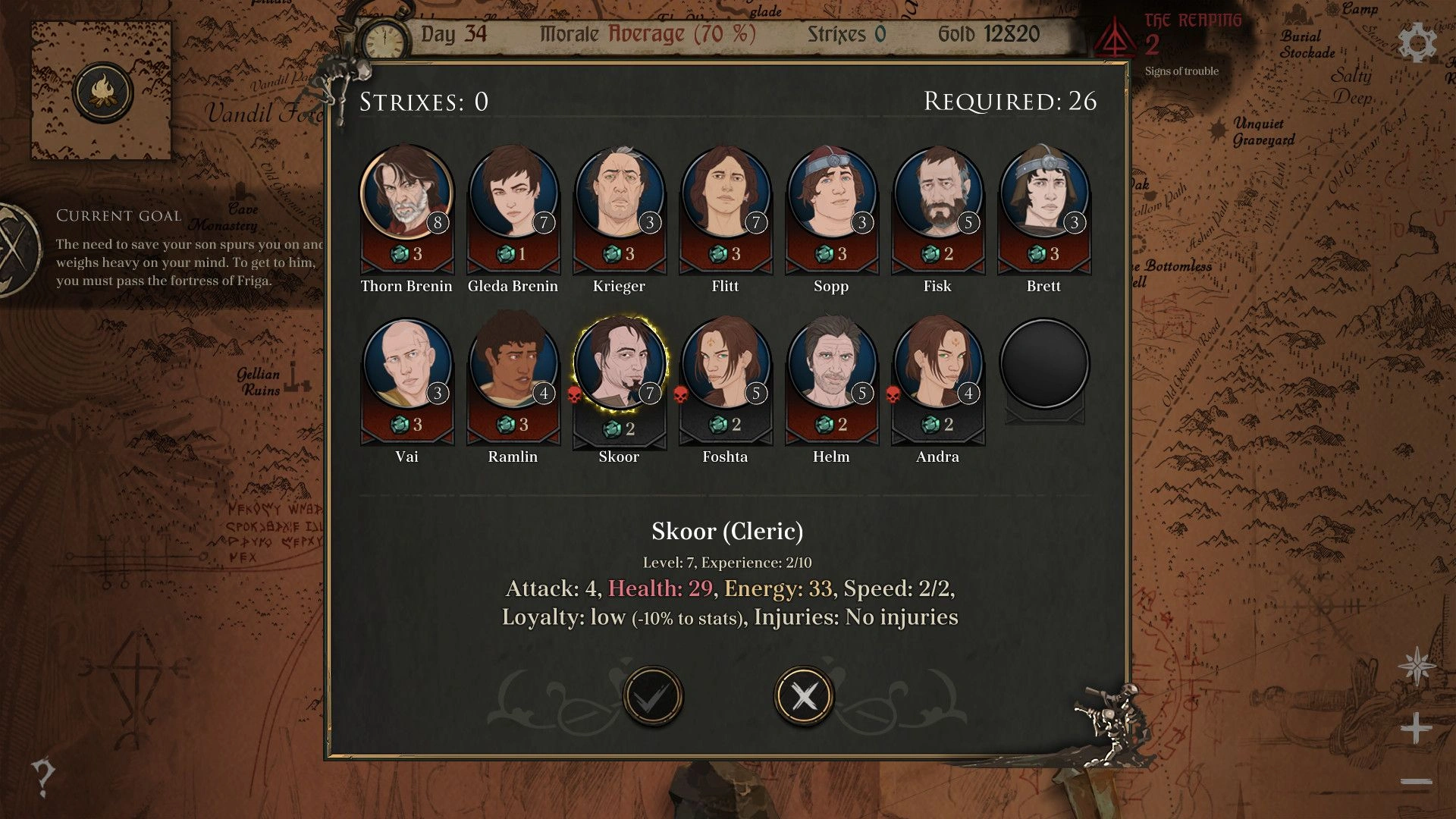Confirm selection with the checkmark button

(652, 696)
